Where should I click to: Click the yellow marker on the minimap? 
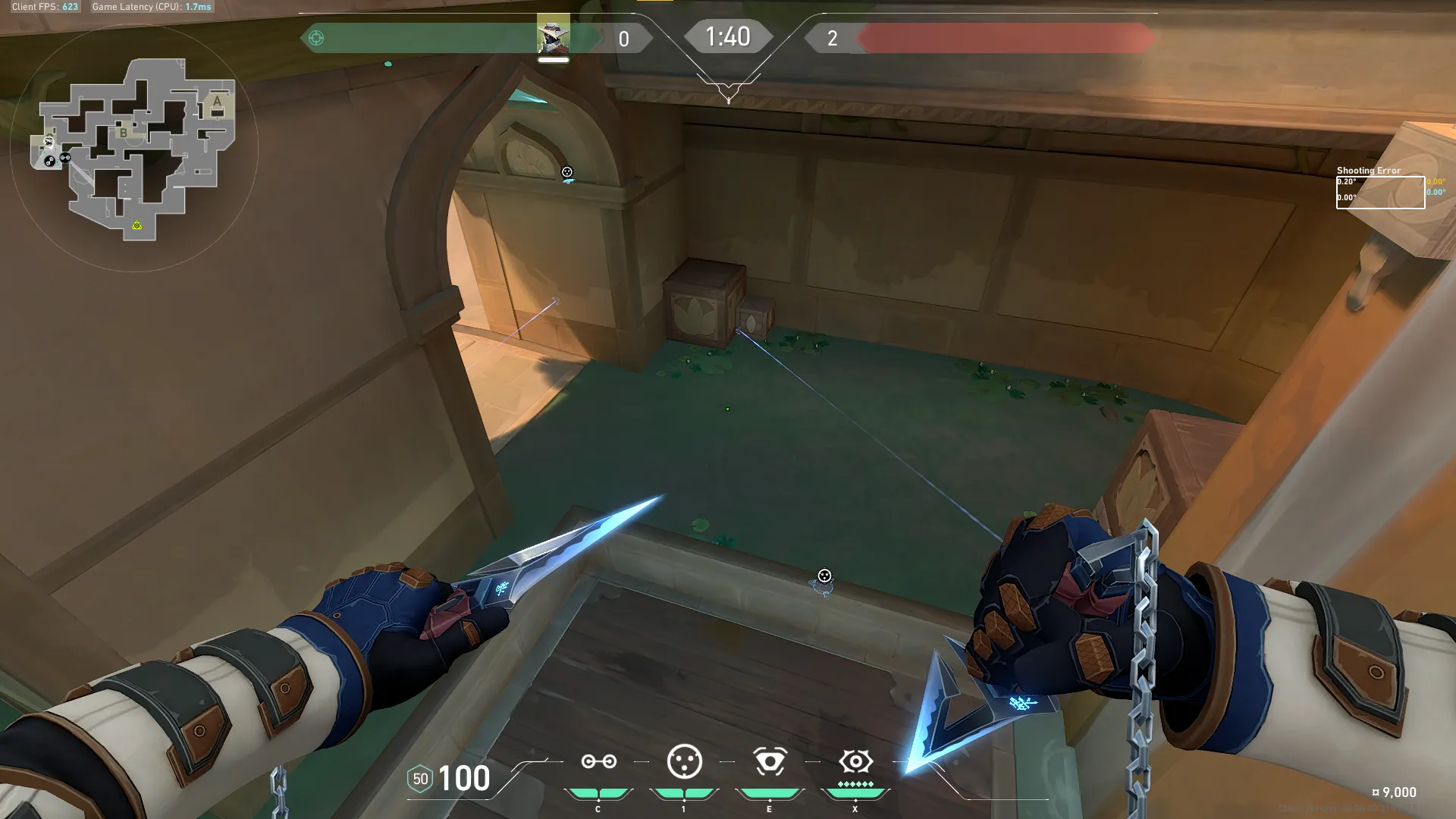136,225
